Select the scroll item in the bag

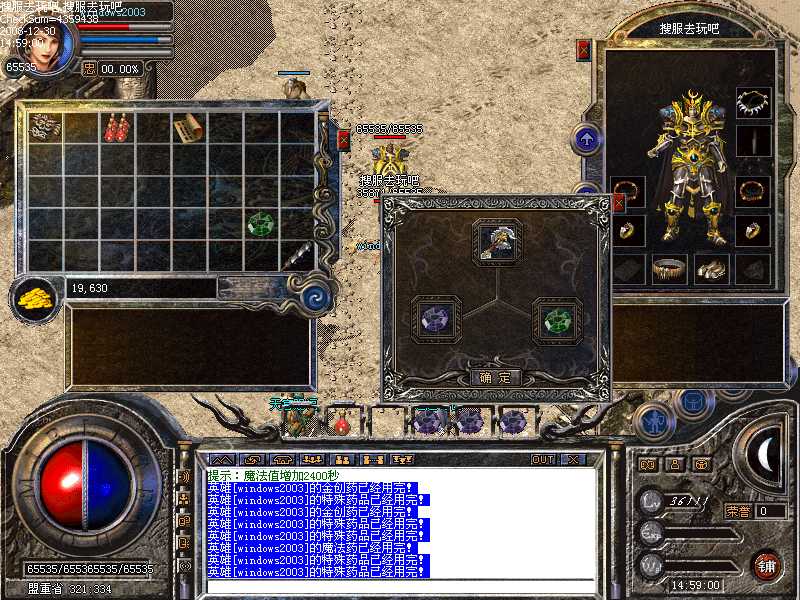[188, 128]
